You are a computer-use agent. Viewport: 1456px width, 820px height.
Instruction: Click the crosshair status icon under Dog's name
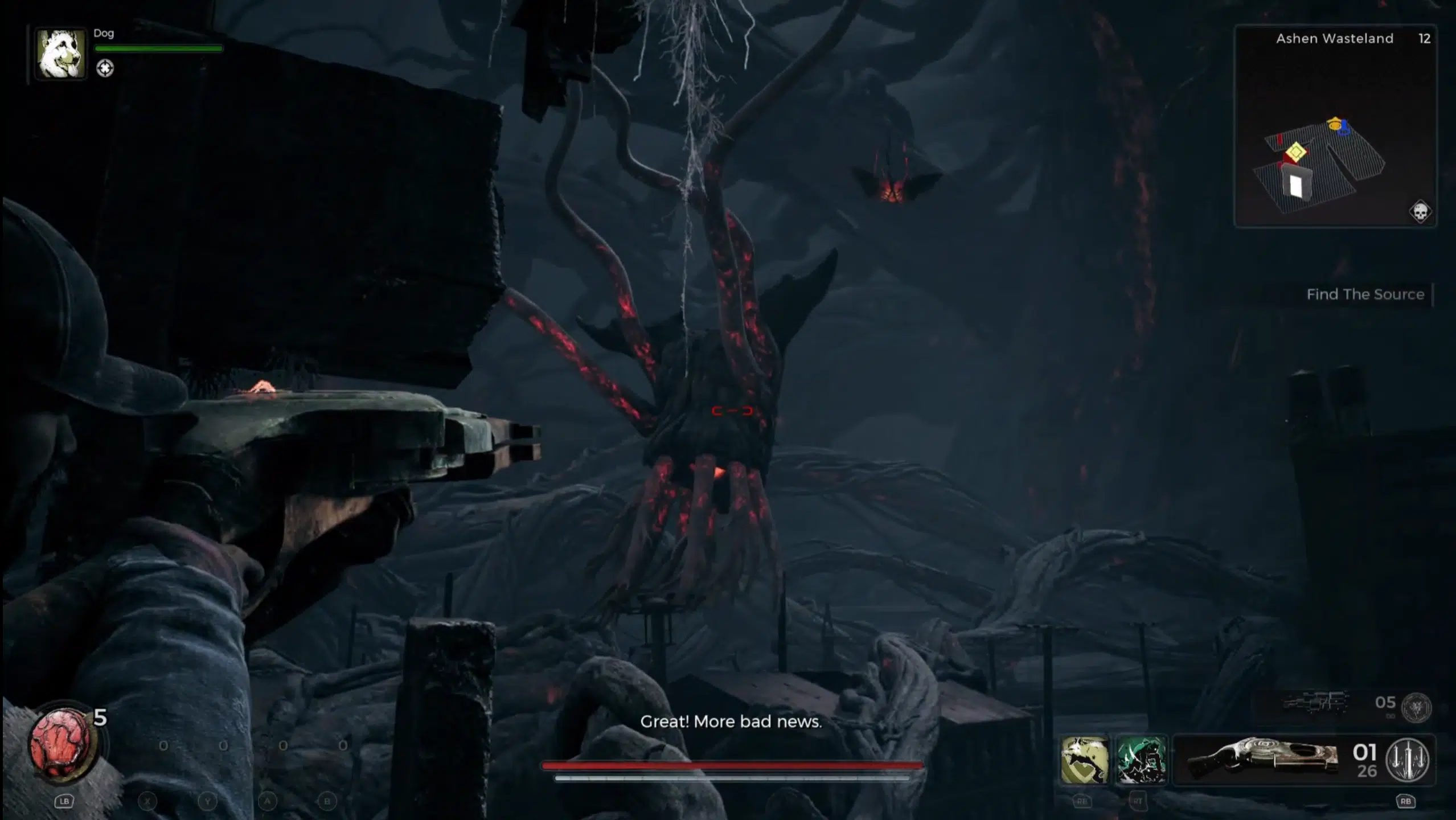pos(106,68)
